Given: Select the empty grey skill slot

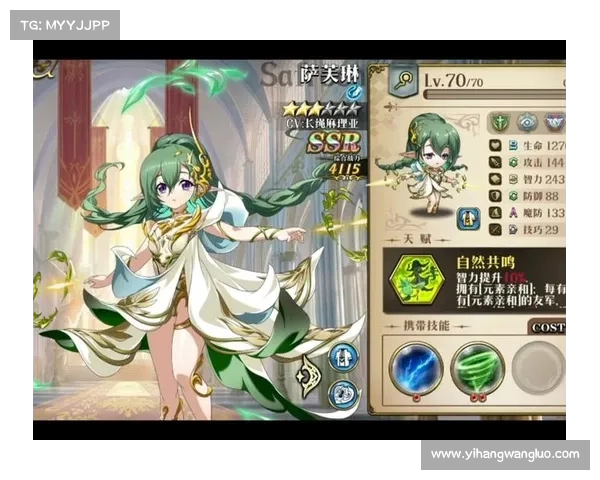Looking at the screenshot, I should tap(538, 368).
